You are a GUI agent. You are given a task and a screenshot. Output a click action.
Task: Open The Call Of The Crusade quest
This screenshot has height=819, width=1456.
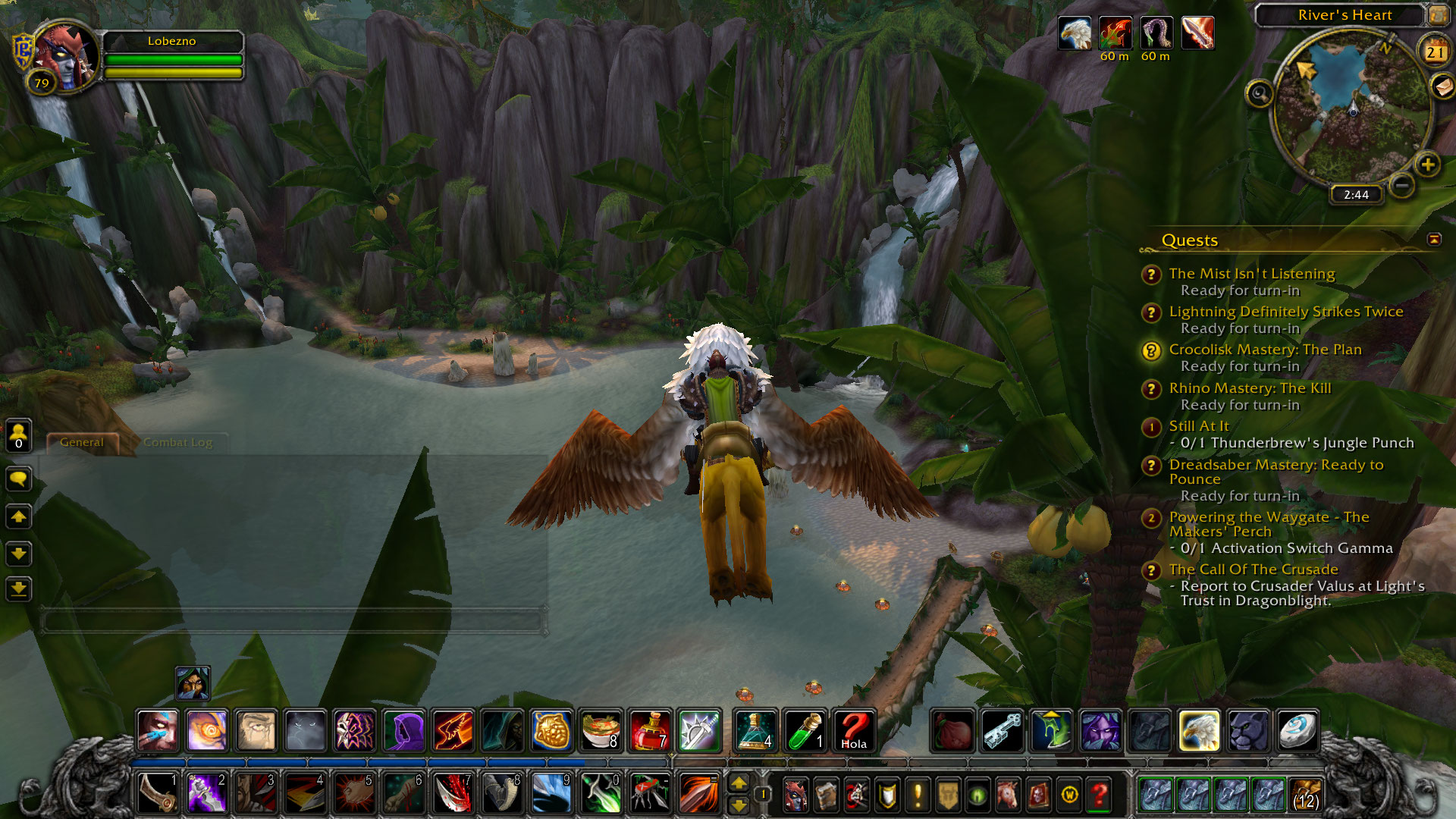1253,570
